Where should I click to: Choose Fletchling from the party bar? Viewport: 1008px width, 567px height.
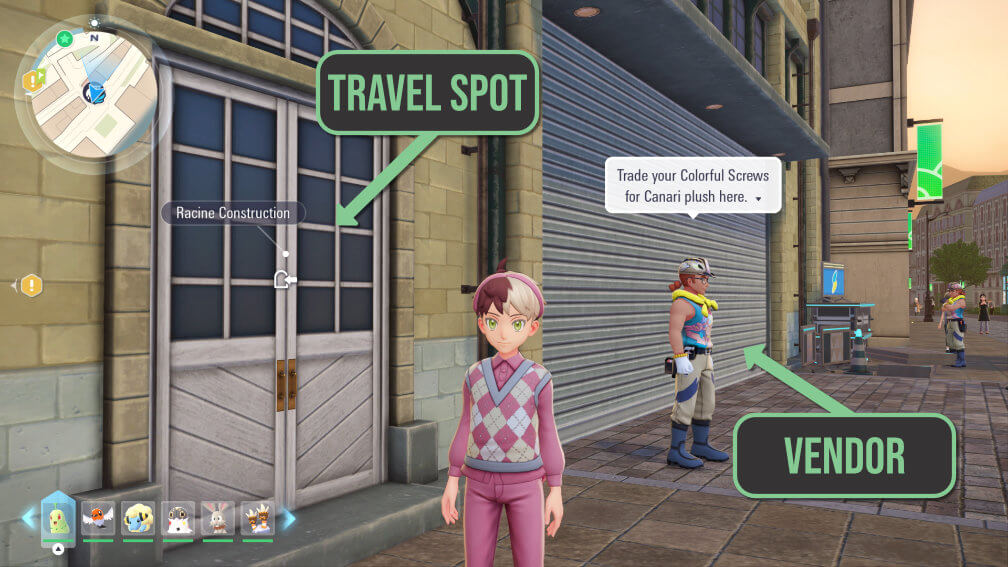[x=98, y=519]
